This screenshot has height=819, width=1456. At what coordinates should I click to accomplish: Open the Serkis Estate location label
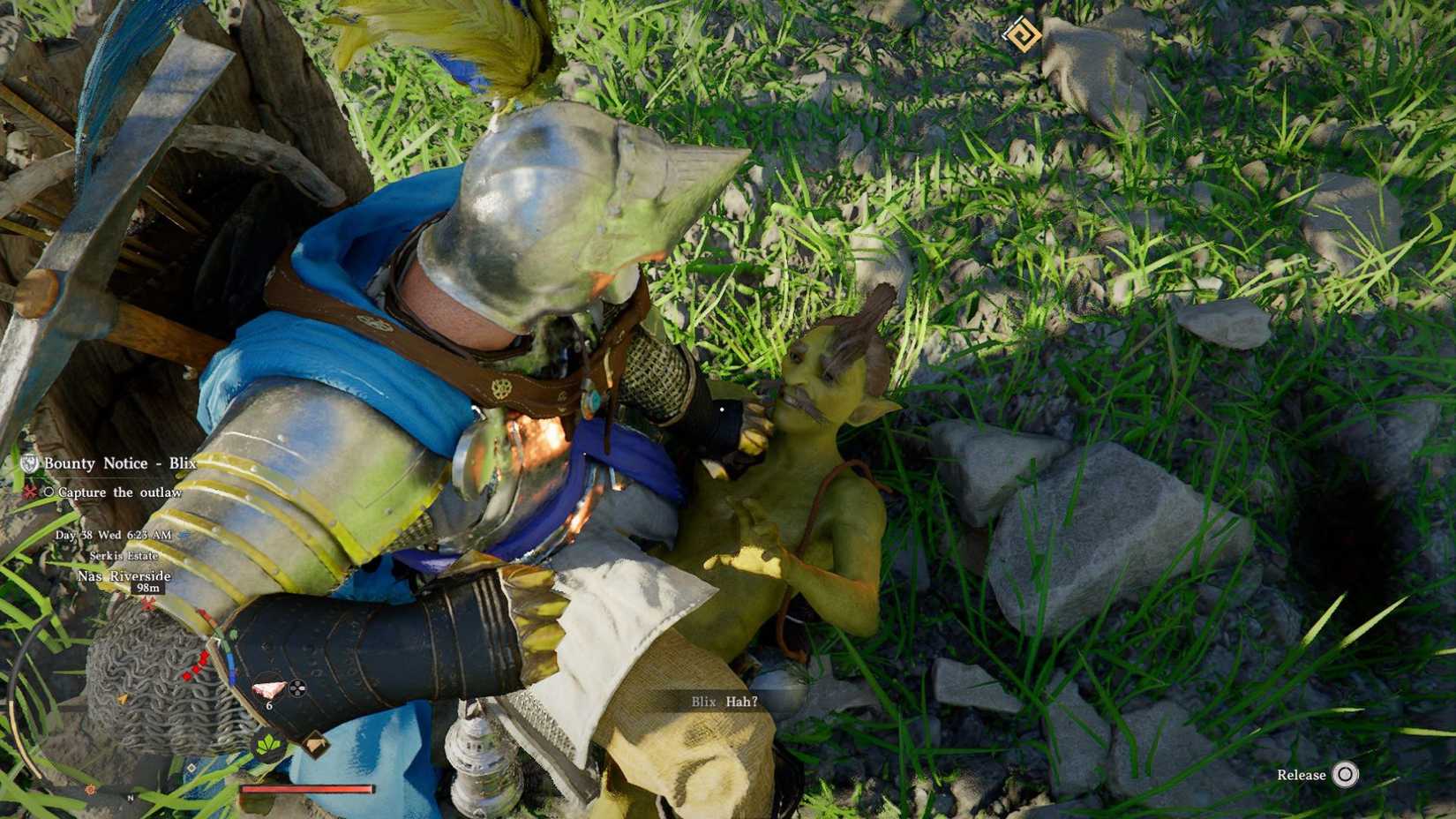coord(124,556)
